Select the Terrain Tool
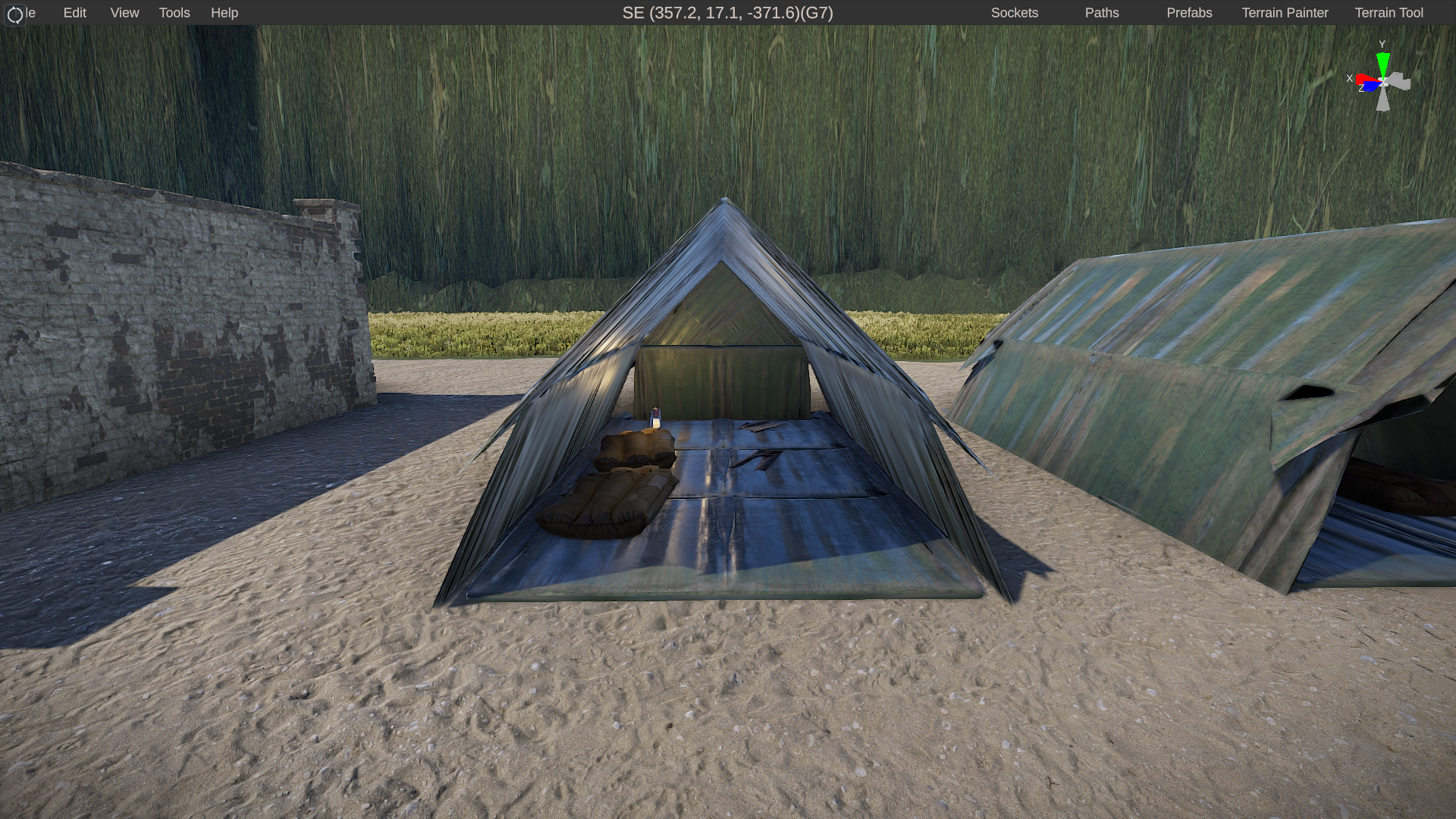Image resolution: width=1456 pixels, height=819 pixels. coord(1389,13)
